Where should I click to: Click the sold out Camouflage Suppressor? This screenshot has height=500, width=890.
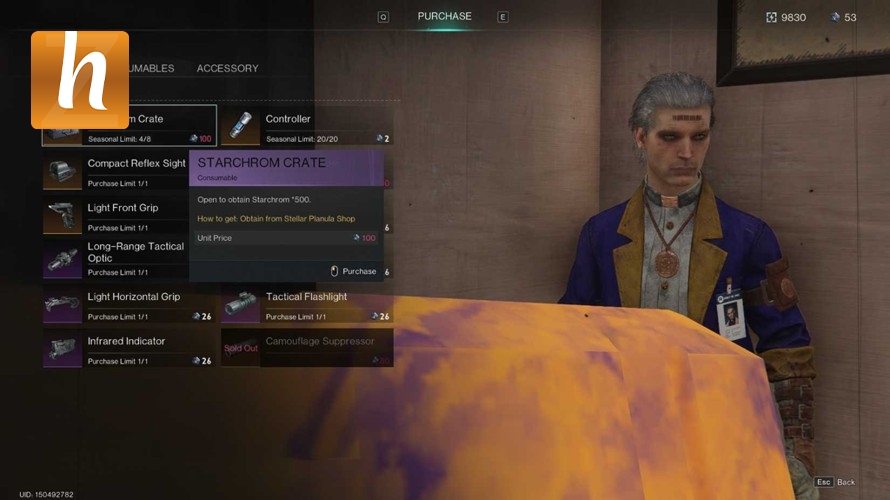[x=306, y=348]
